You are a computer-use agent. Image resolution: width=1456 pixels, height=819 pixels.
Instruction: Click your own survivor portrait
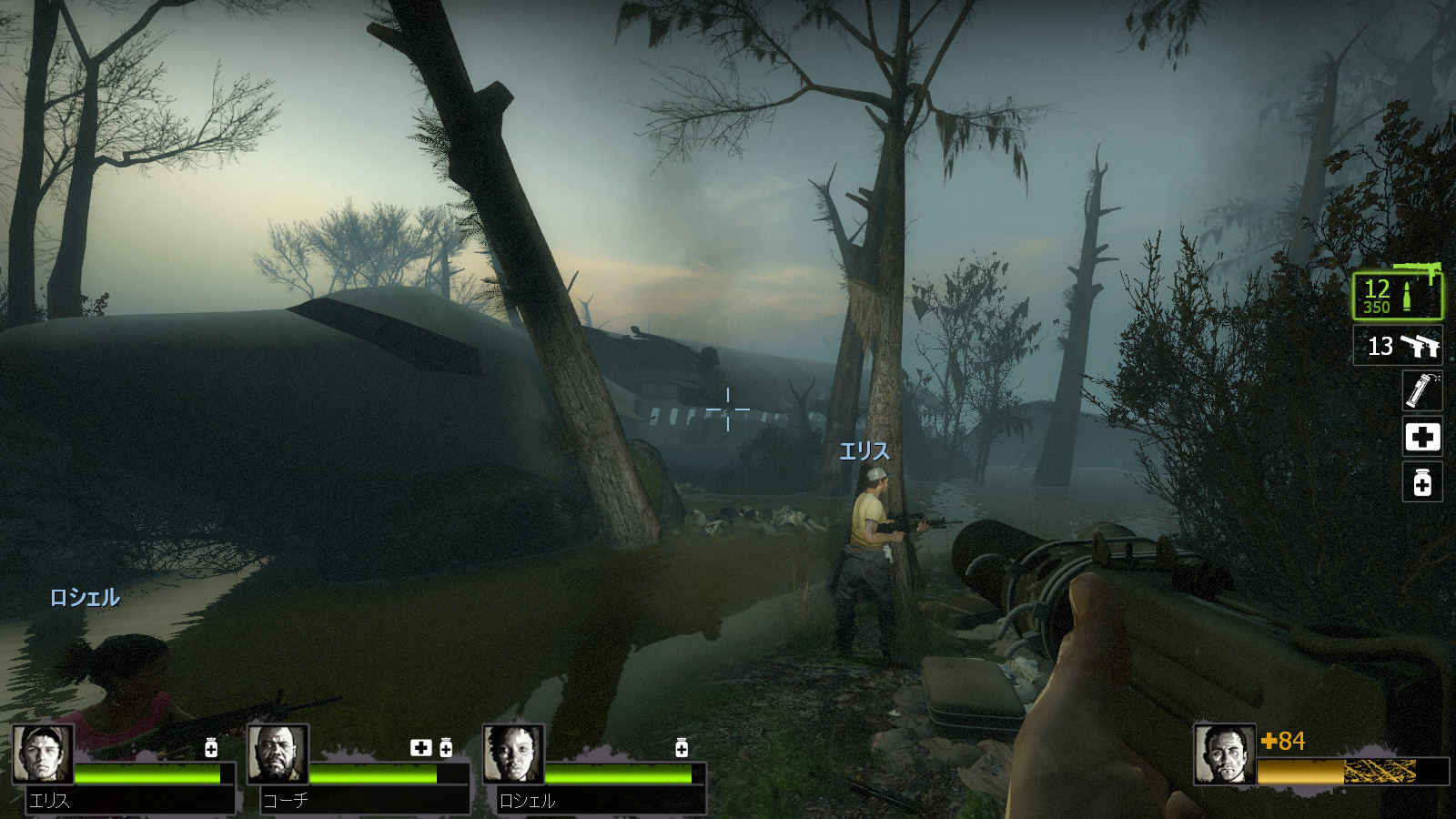pyautogui.click(x=1225, y=754)
